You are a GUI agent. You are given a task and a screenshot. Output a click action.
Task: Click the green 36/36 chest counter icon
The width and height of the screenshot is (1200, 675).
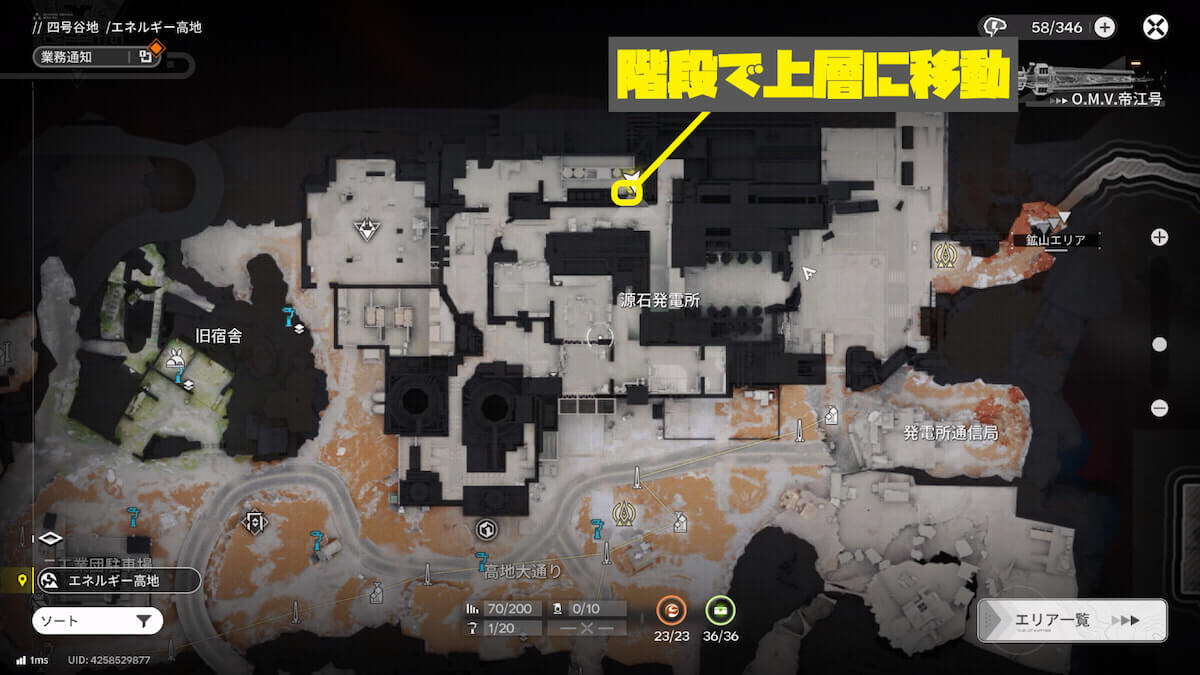(721, 609)
